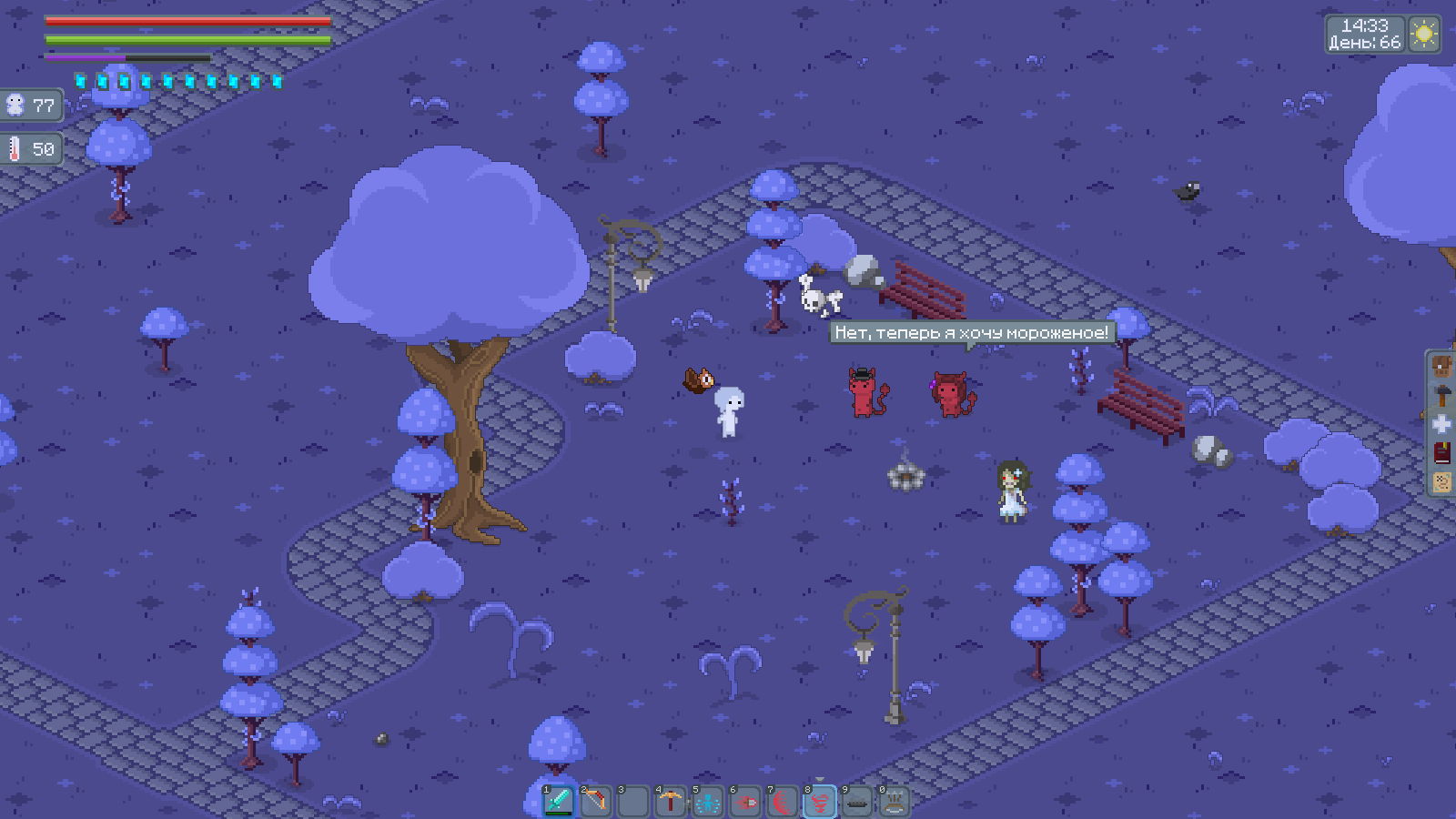This screenshot has height=819, width=1456.
Task: Open the chest inventory from the side panel
Action: pyautogui.click(x=1442, y=368)
